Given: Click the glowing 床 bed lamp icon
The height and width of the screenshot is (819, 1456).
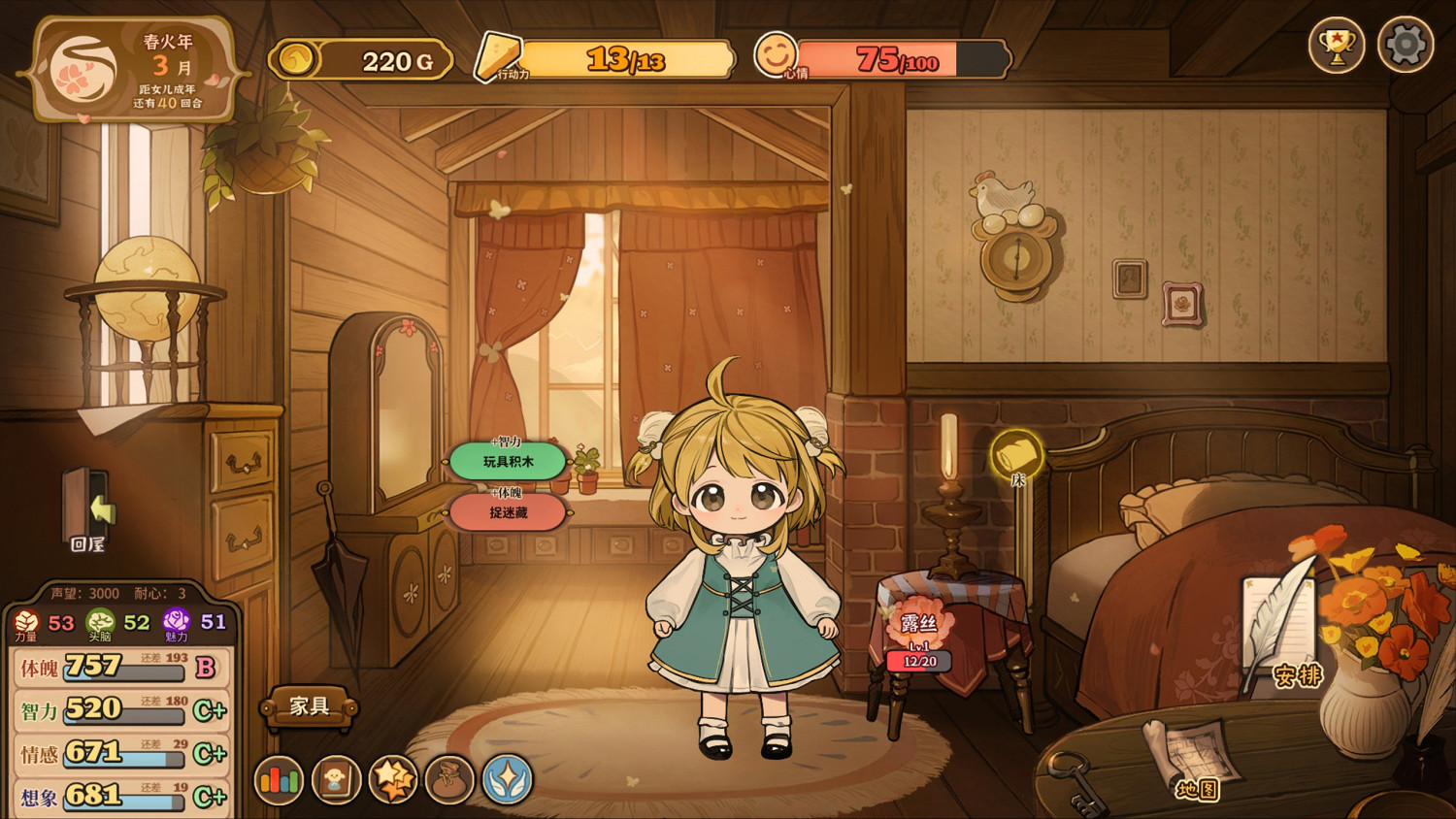Looking at the screenshot, I should pyautogui.click(x=1015, y=451).
